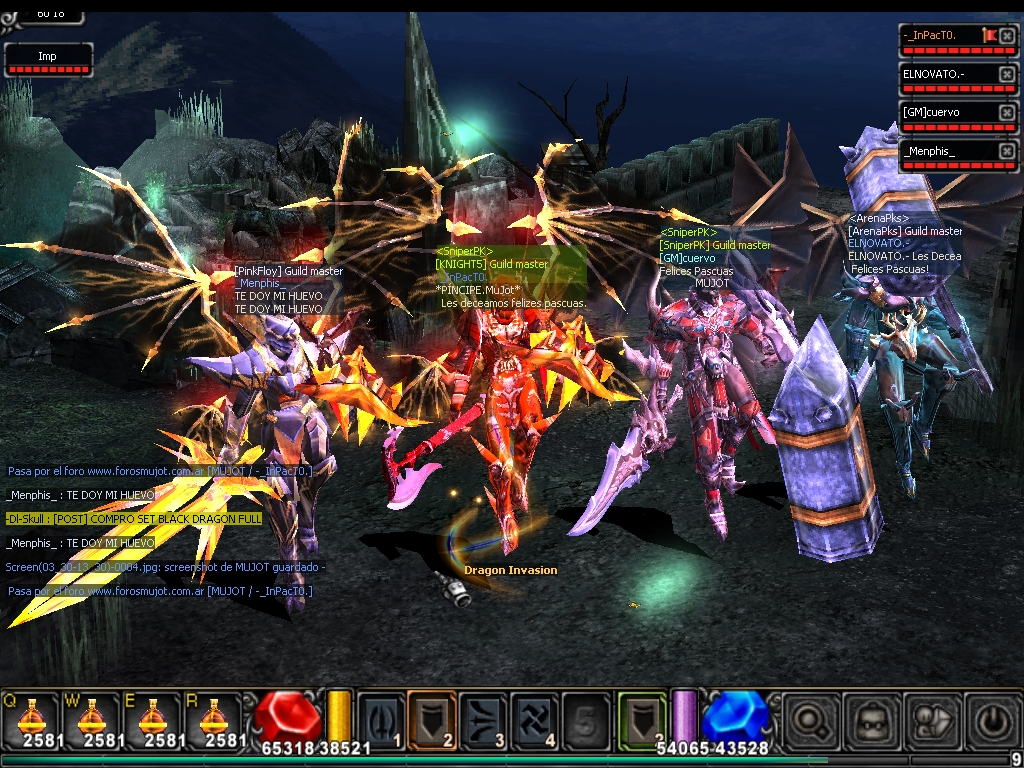Screen dimensions: 1024x768
Task: Use the E hotkey potion slot
Action: point(151,719)
